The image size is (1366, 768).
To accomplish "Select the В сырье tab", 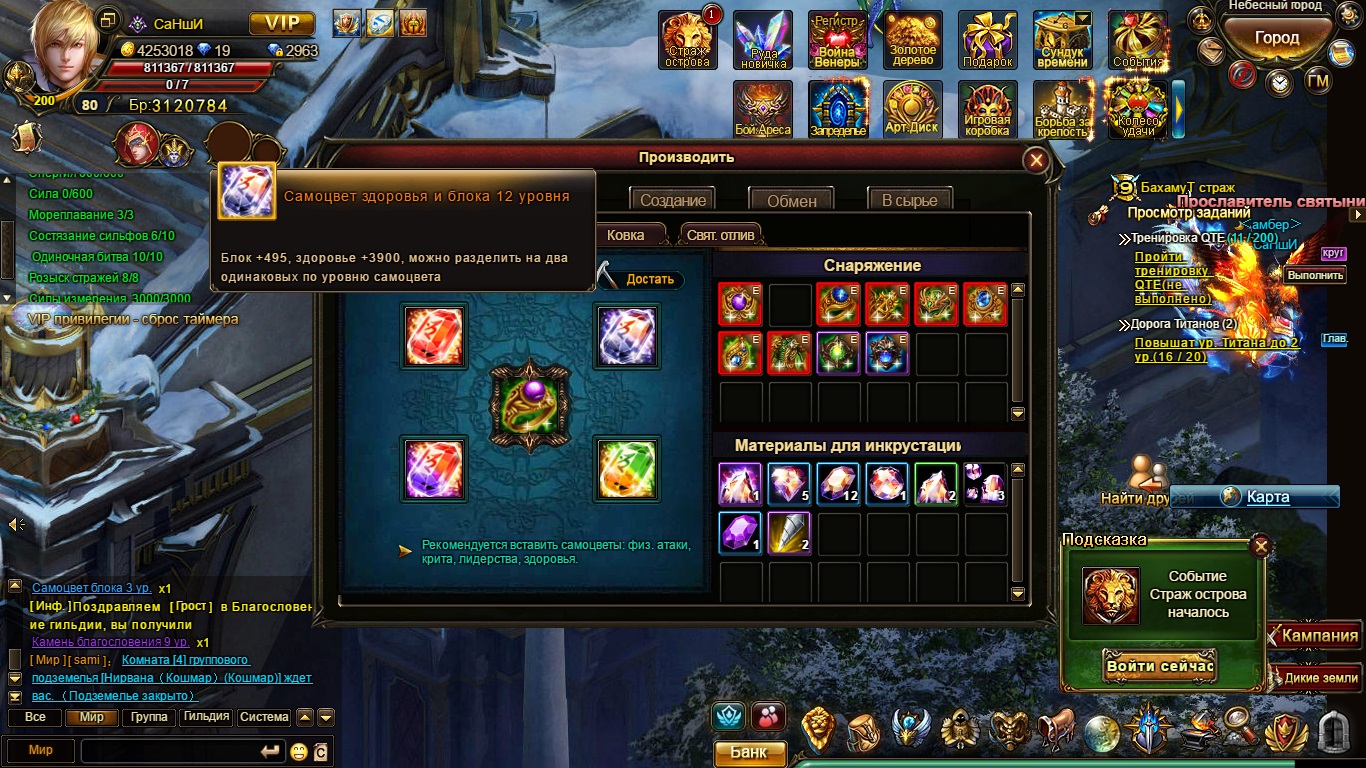I will click(909, 200).
